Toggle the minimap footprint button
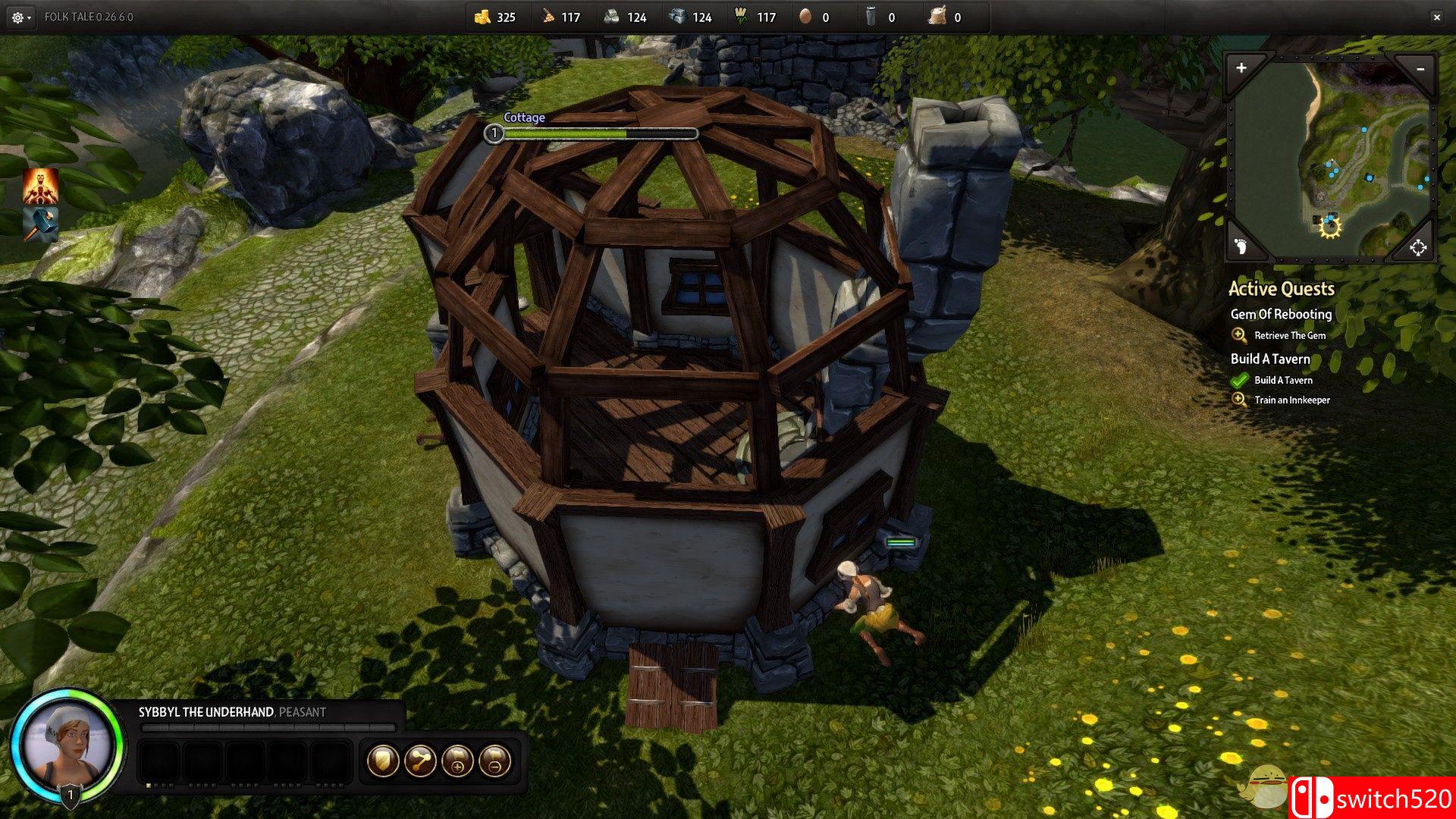The height and width of the screenshot is (819, 1456). coord(1241,246)
